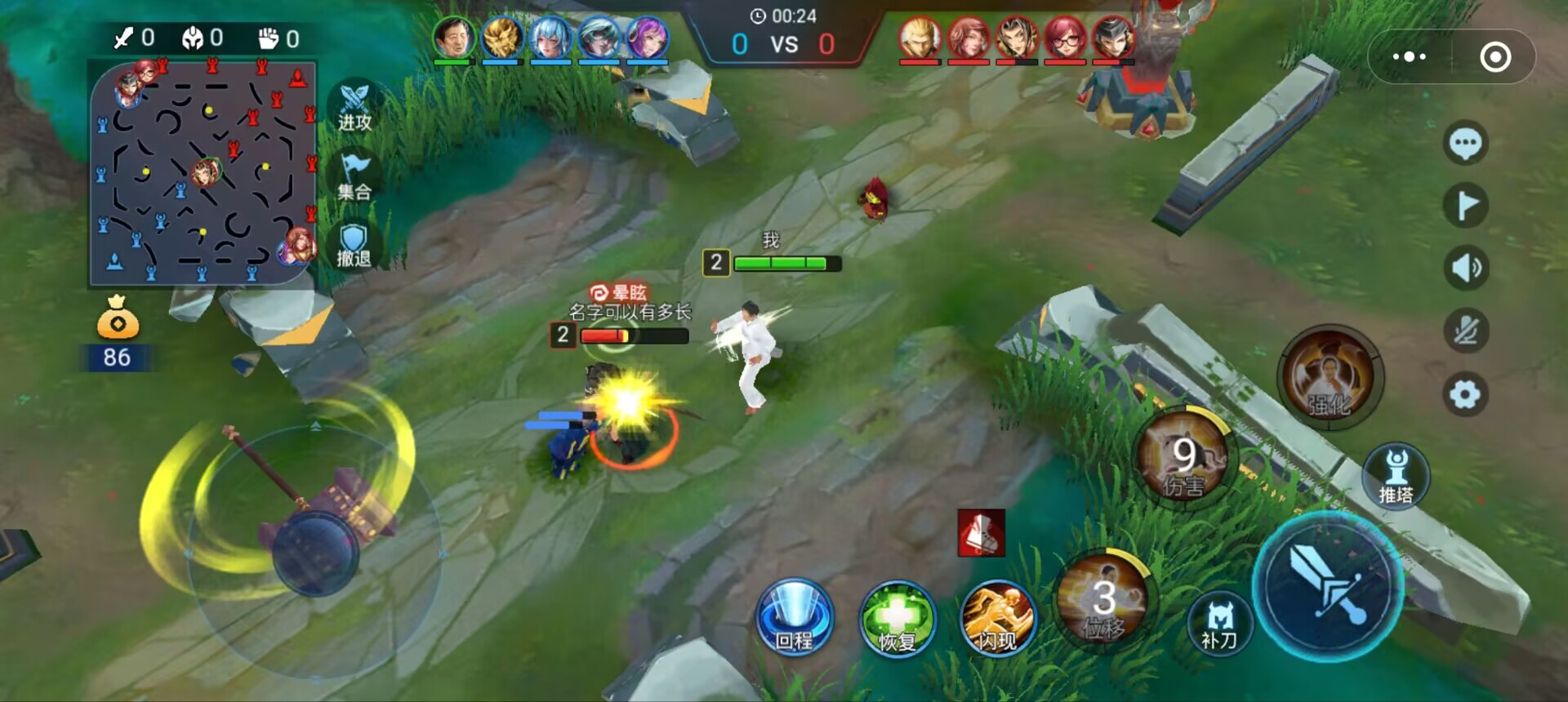This screenshot has width=1568, height=702.
Task: Activate the 恢复 heal spell
Action: pos(897,620)
